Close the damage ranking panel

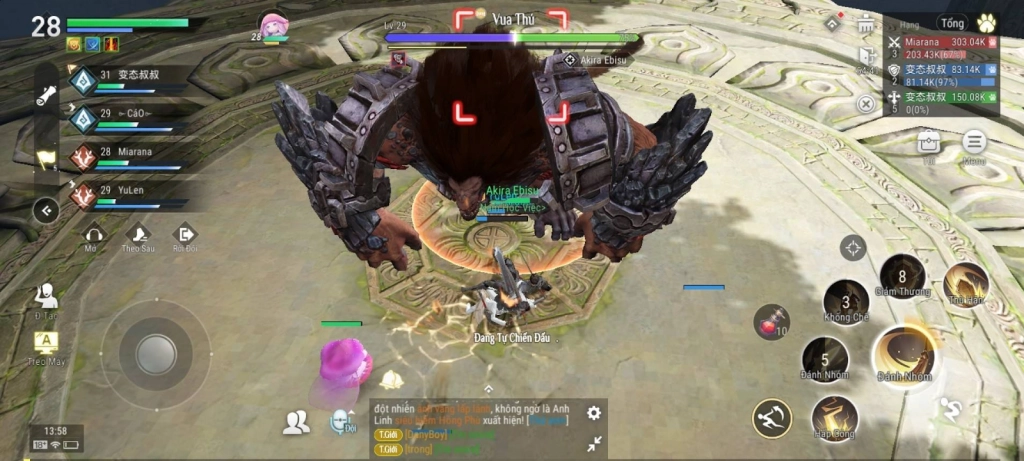(x=866, y=103)
